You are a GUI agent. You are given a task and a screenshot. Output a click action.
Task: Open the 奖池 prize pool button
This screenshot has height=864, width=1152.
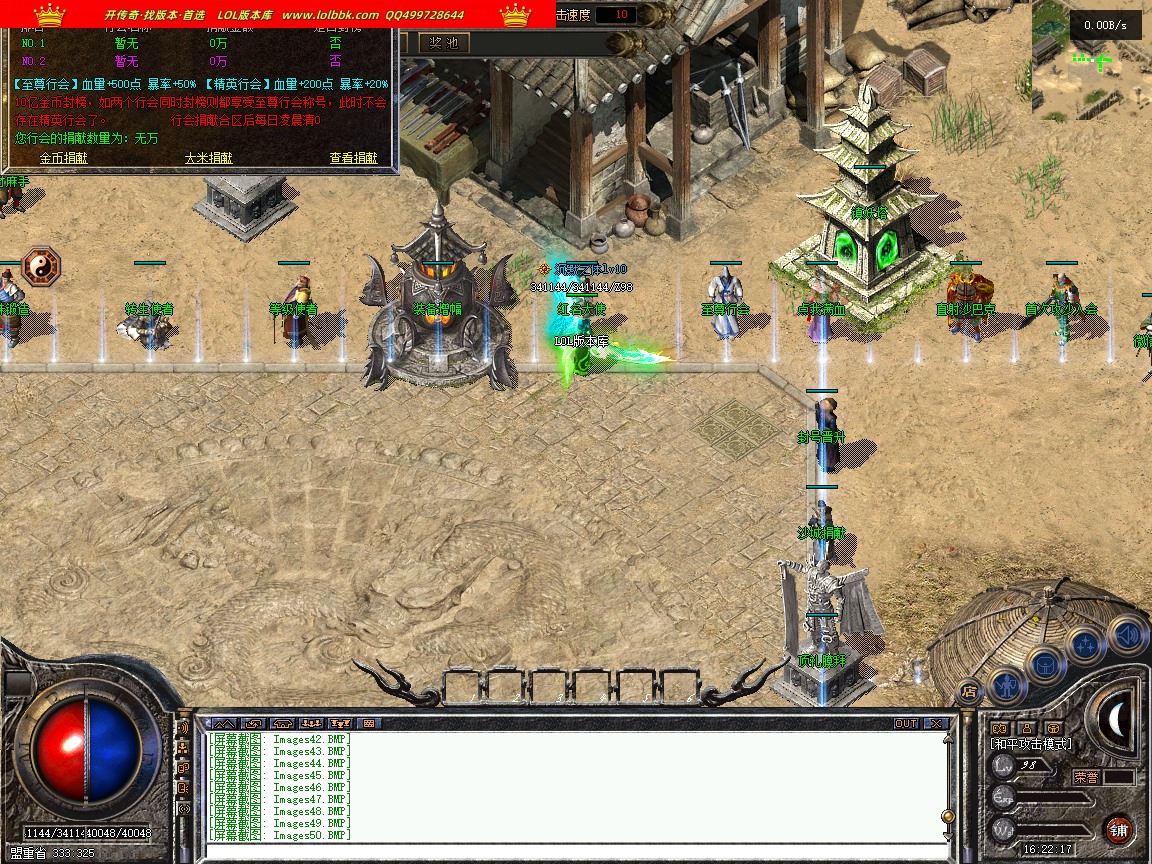tap(442, 43)
